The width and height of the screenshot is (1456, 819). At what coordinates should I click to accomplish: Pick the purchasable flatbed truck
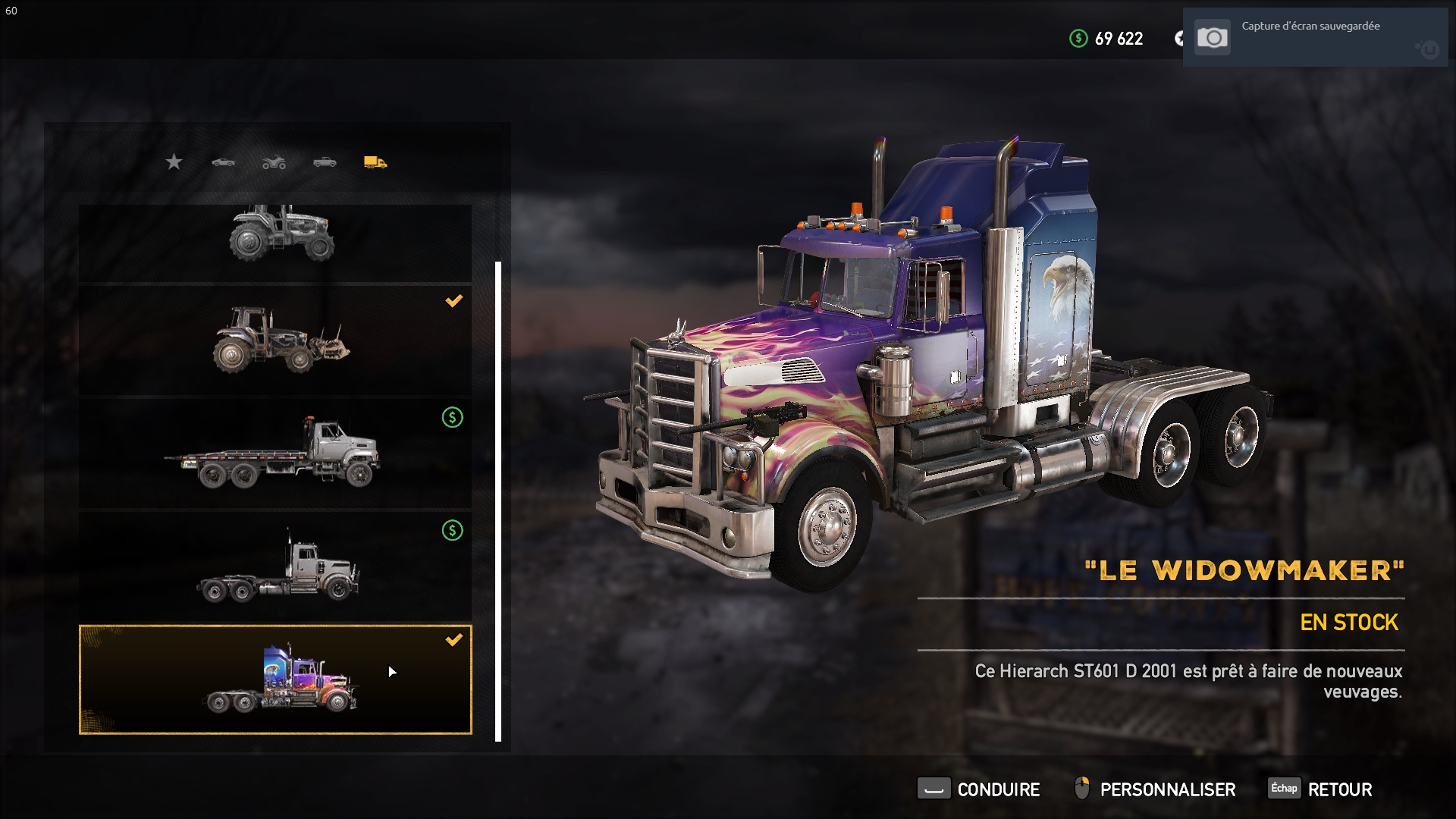click(275, 453)
